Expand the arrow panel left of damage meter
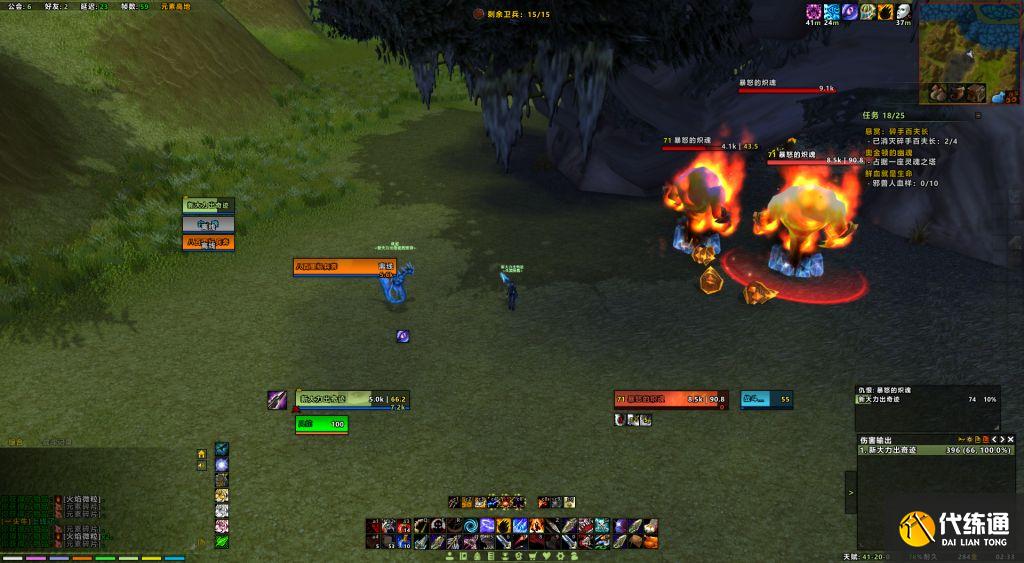The height and width of the screenshot is (563, 1024). [x=850, y=492]
